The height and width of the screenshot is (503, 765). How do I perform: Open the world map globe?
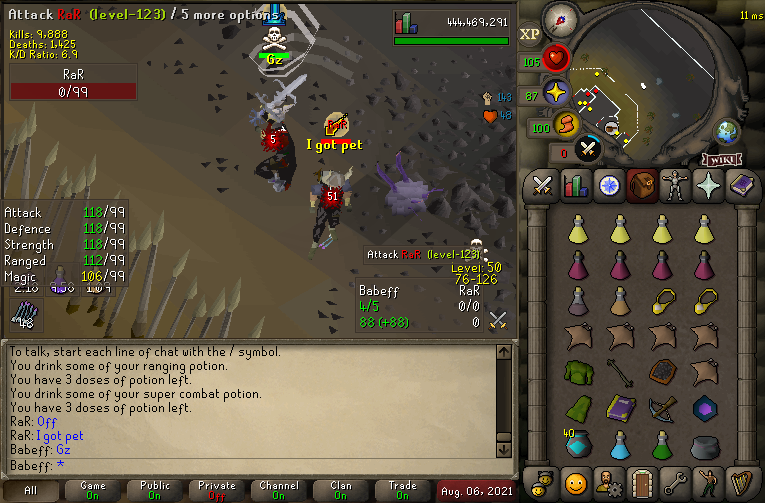[726, 131]
